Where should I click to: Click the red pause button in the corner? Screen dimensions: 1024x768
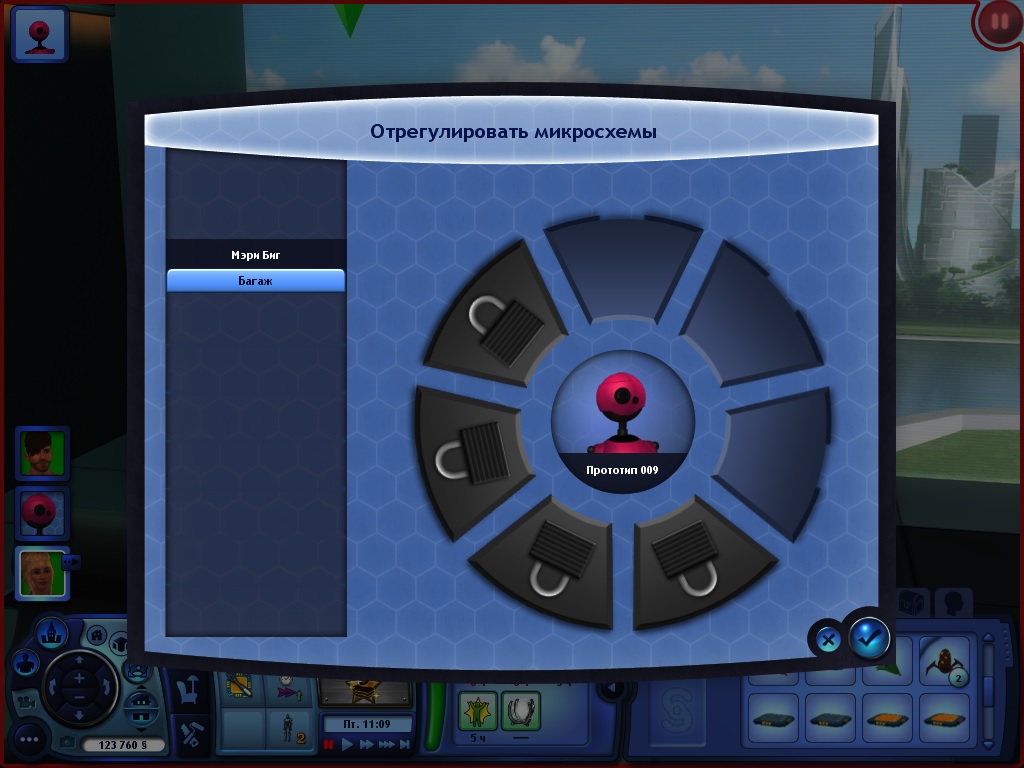[998, 22]
